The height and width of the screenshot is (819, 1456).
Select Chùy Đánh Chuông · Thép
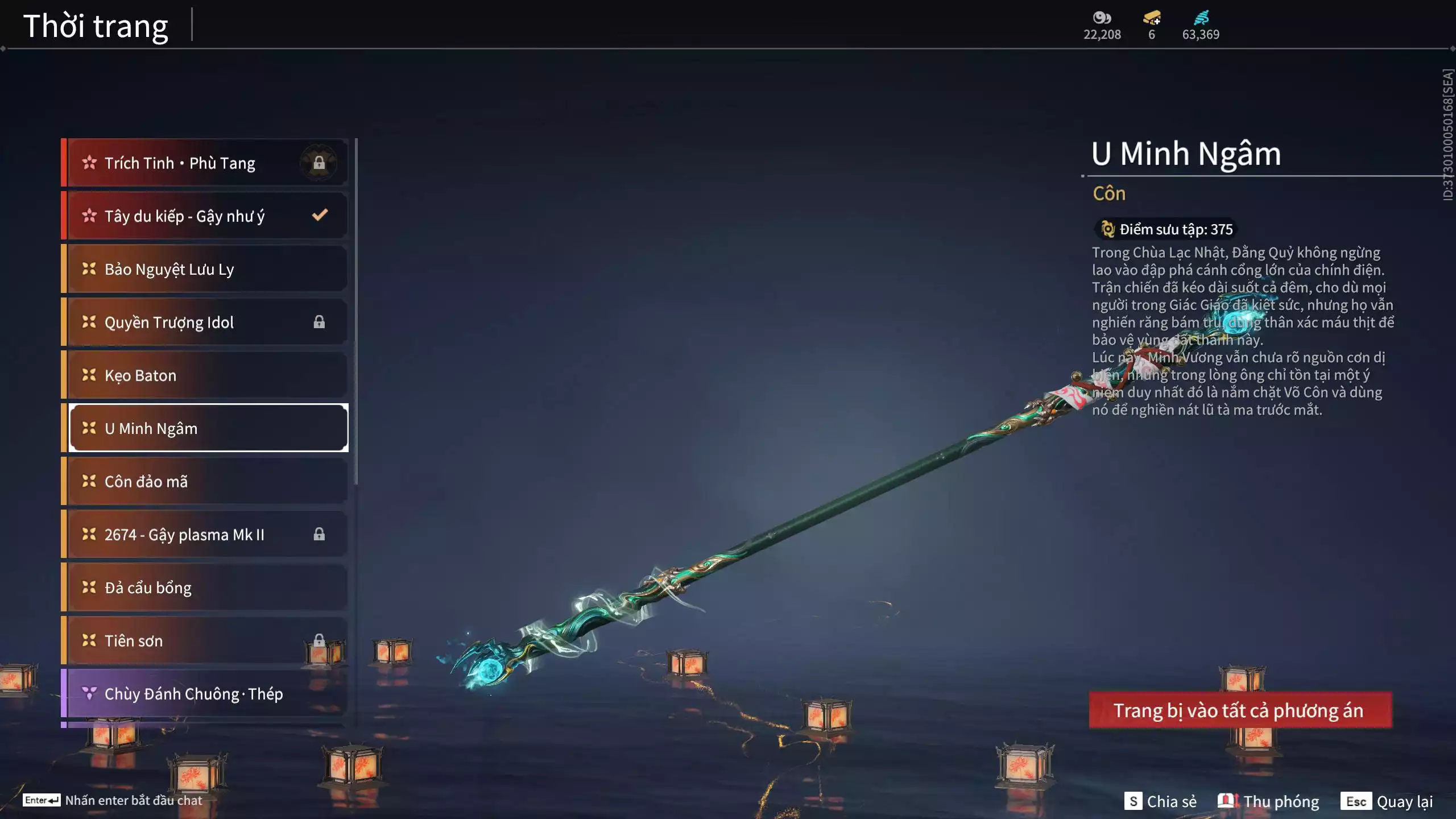tap(205, 693)
